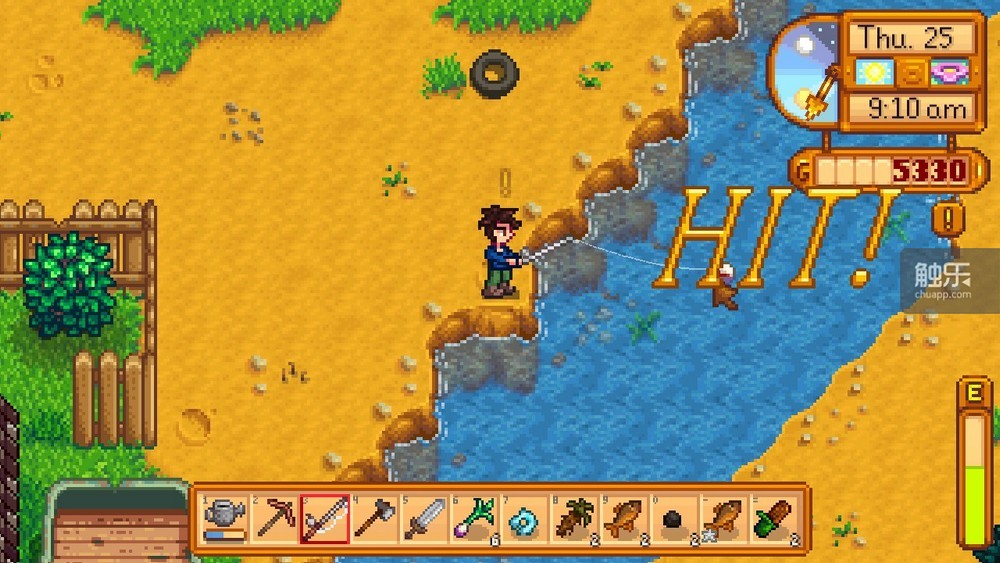Equip the axe from the hotbar

[375, 519]
